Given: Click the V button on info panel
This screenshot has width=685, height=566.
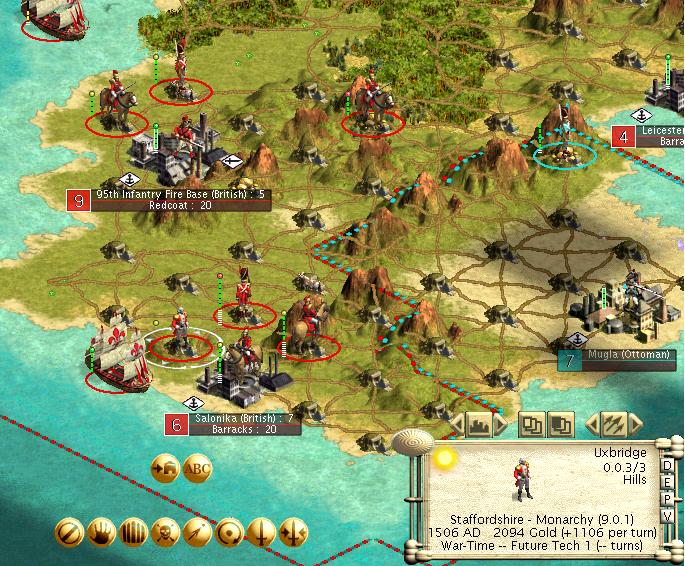Looking at the screenshot, I should pos(667,516).
